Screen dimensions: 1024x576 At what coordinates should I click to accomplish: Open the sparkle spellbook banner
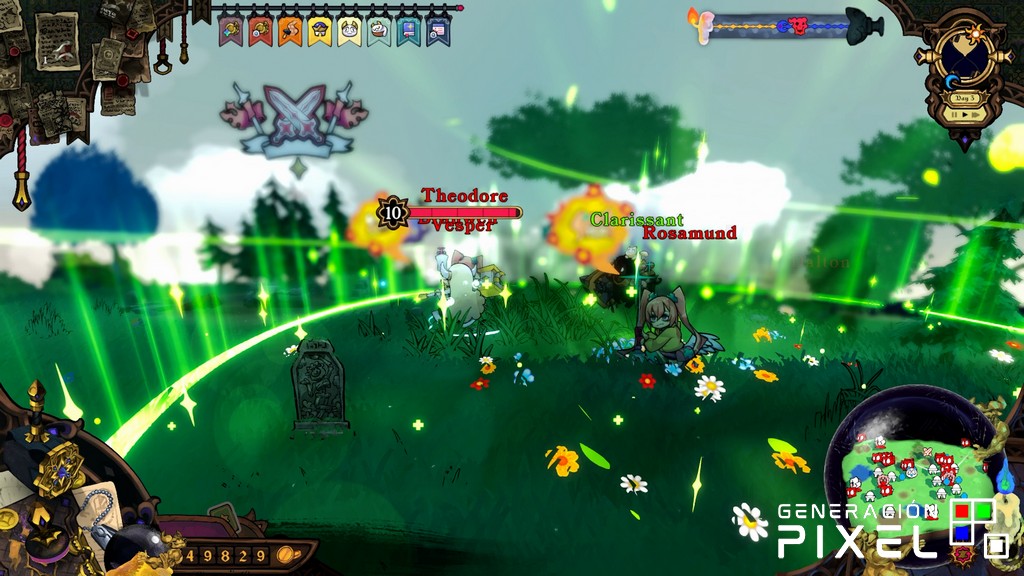pyautogui.click(x=408, y=31)
